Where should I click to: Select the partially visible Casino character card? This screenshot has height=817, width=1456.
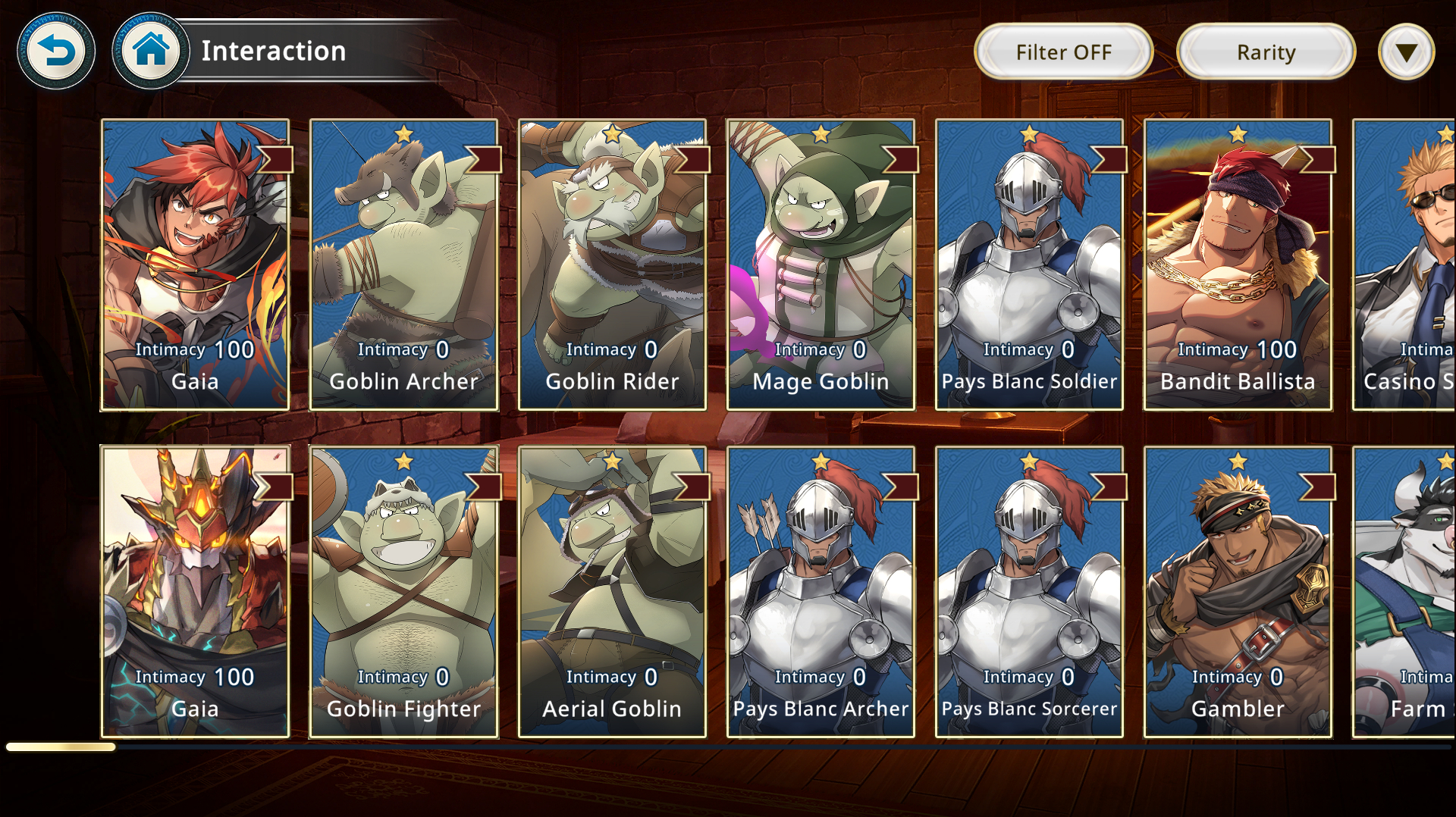[1404, 265]
